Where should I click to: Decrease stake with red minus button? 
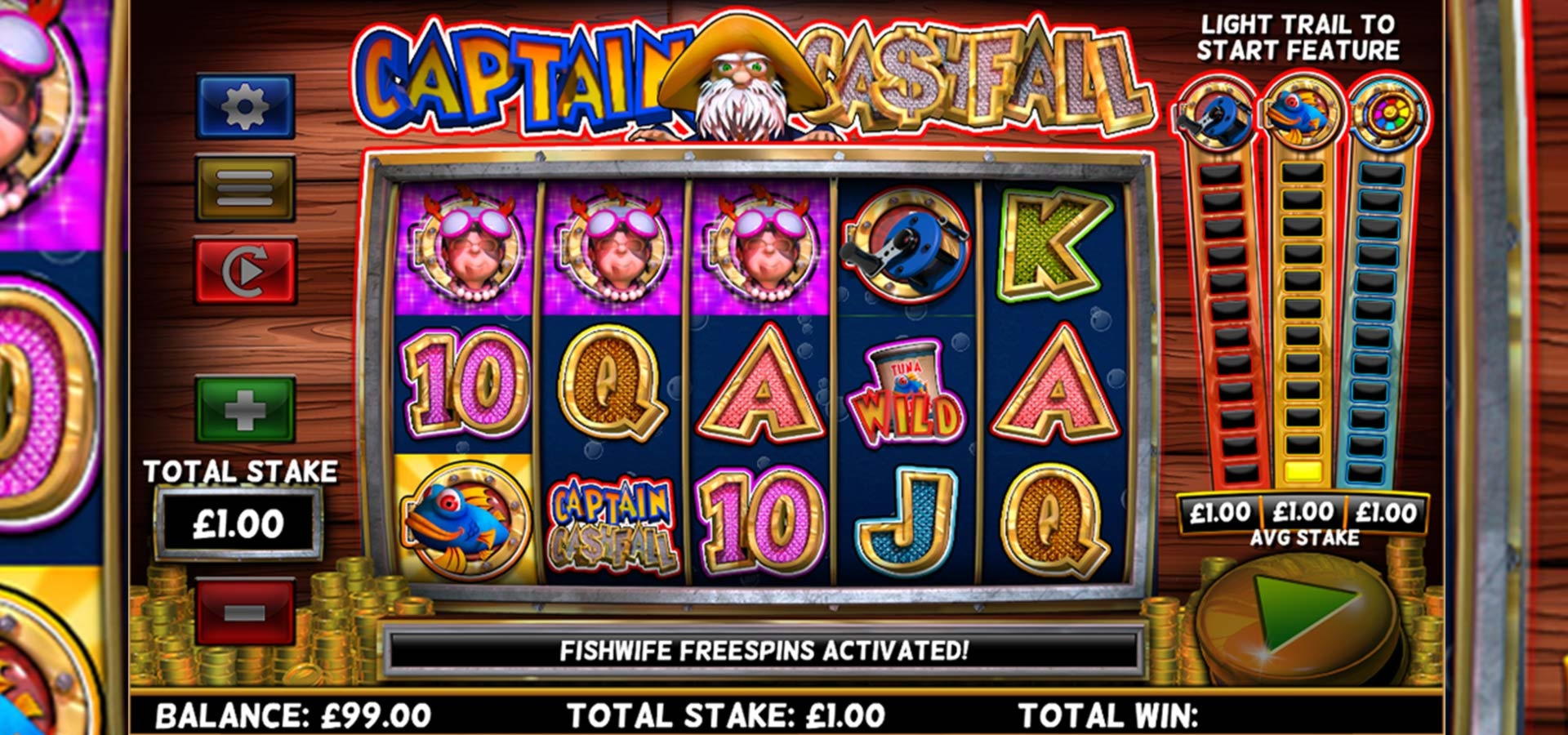245,612
